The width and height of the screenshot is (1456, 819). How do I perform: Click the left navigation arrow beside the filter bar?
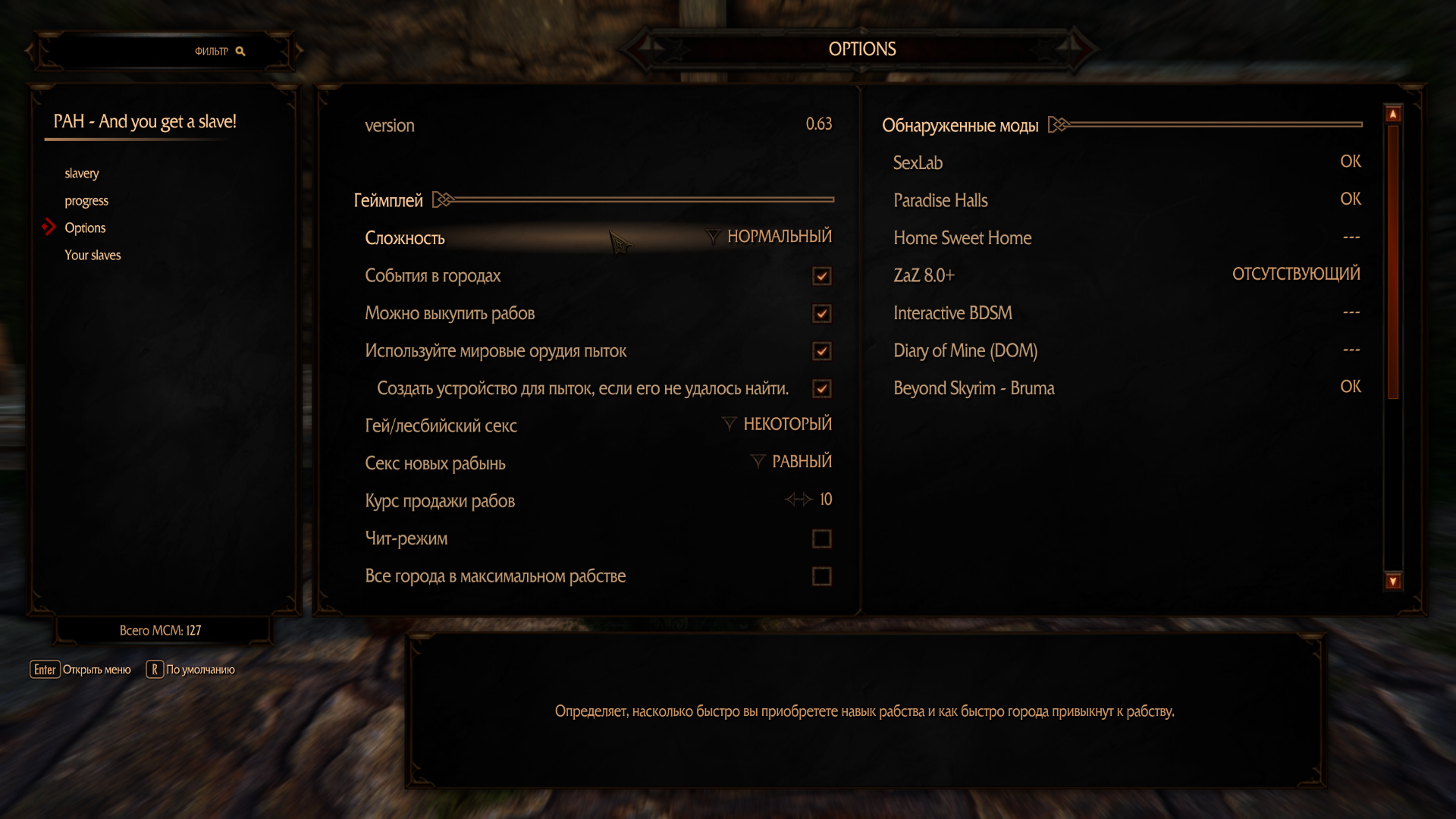pos(28,50)
